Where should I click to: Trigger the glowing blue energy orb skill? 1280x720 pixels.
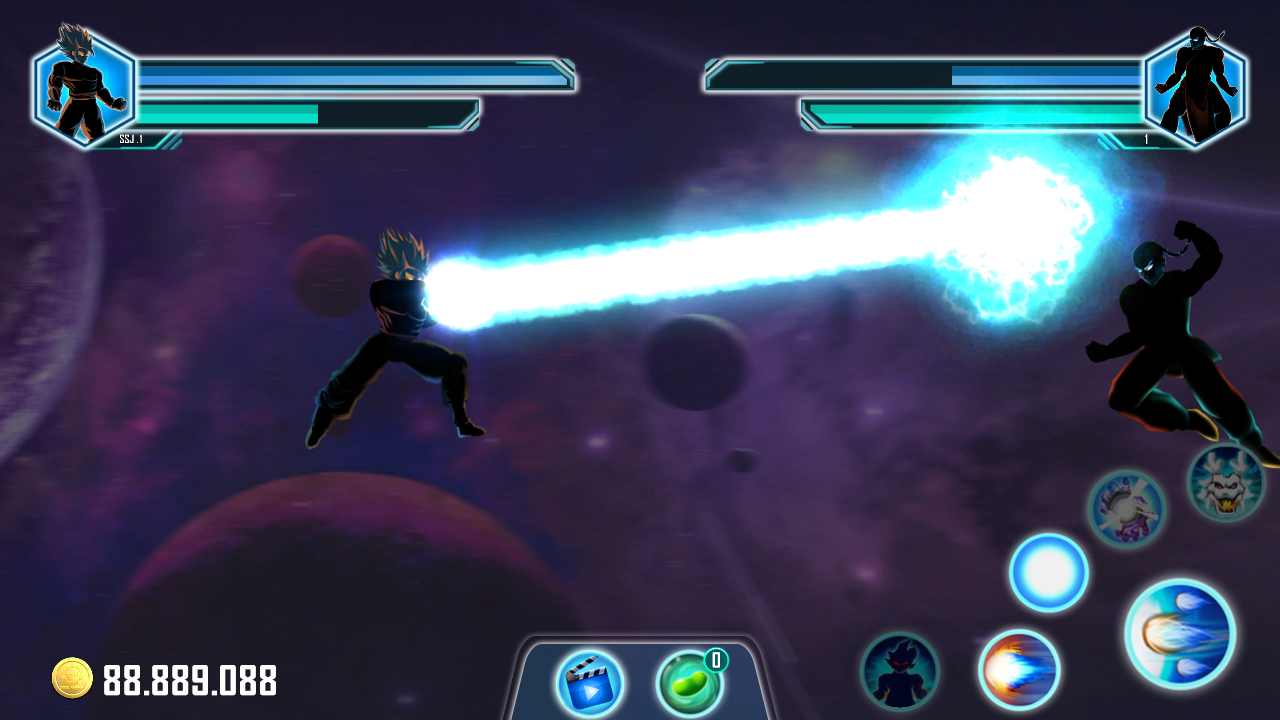click(1048, 572)
